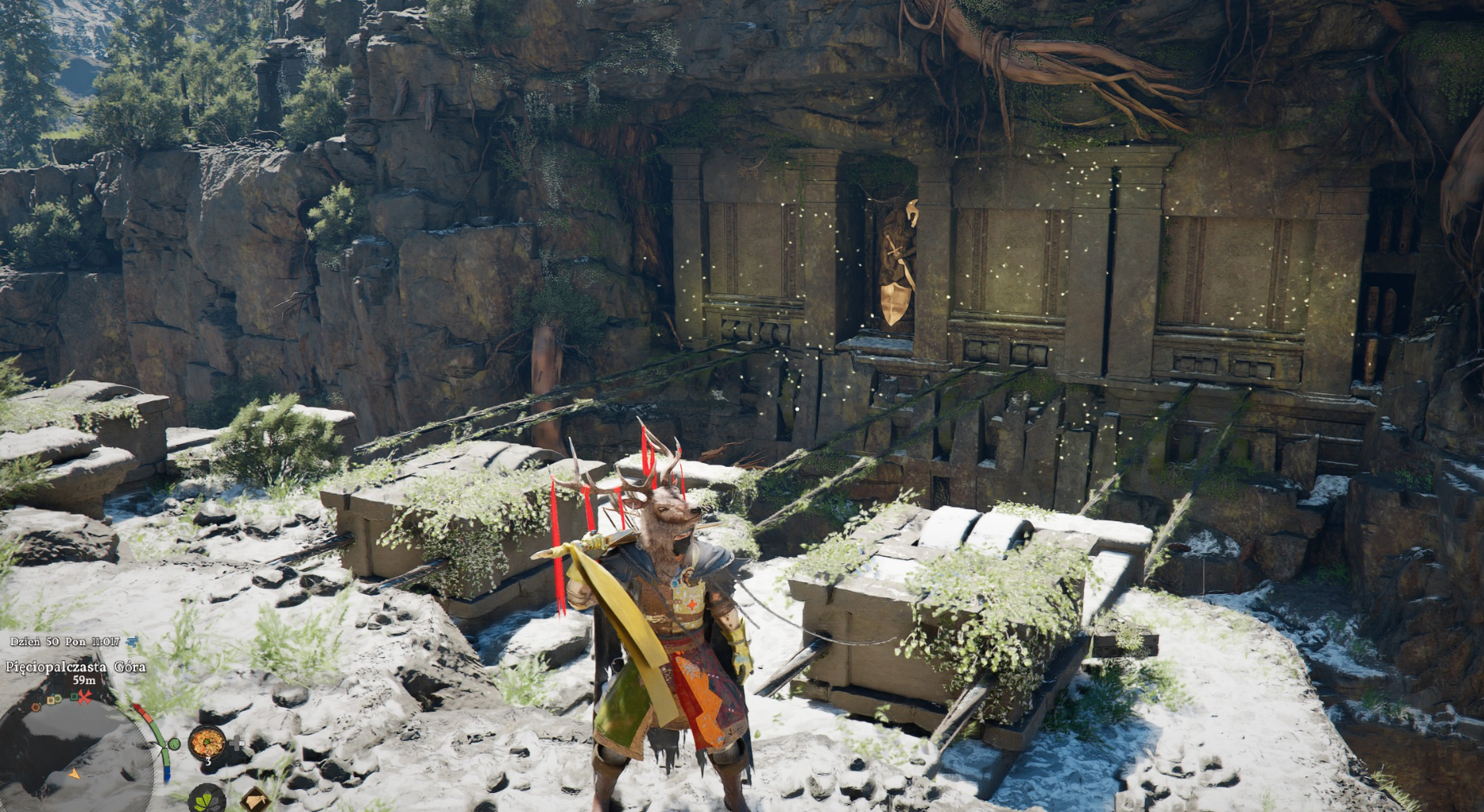This screenshot has height=812, width=1484.
Task: Select the food dish quick slot
Action: (207, 742)
